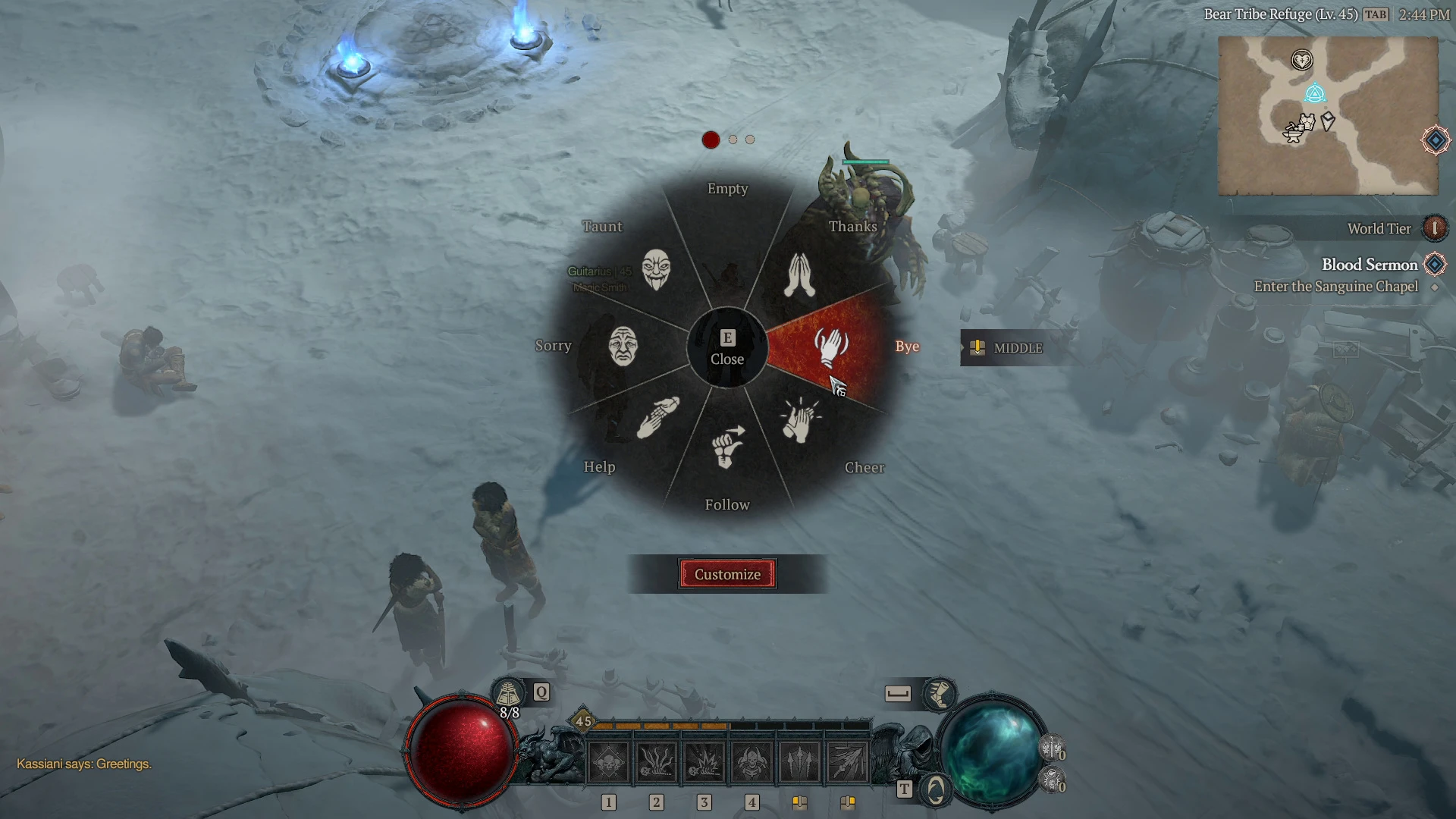The width and height of the screenshot is (1456, 819).
Task: Close the emote wheel from its center
Action: [727, 348]
